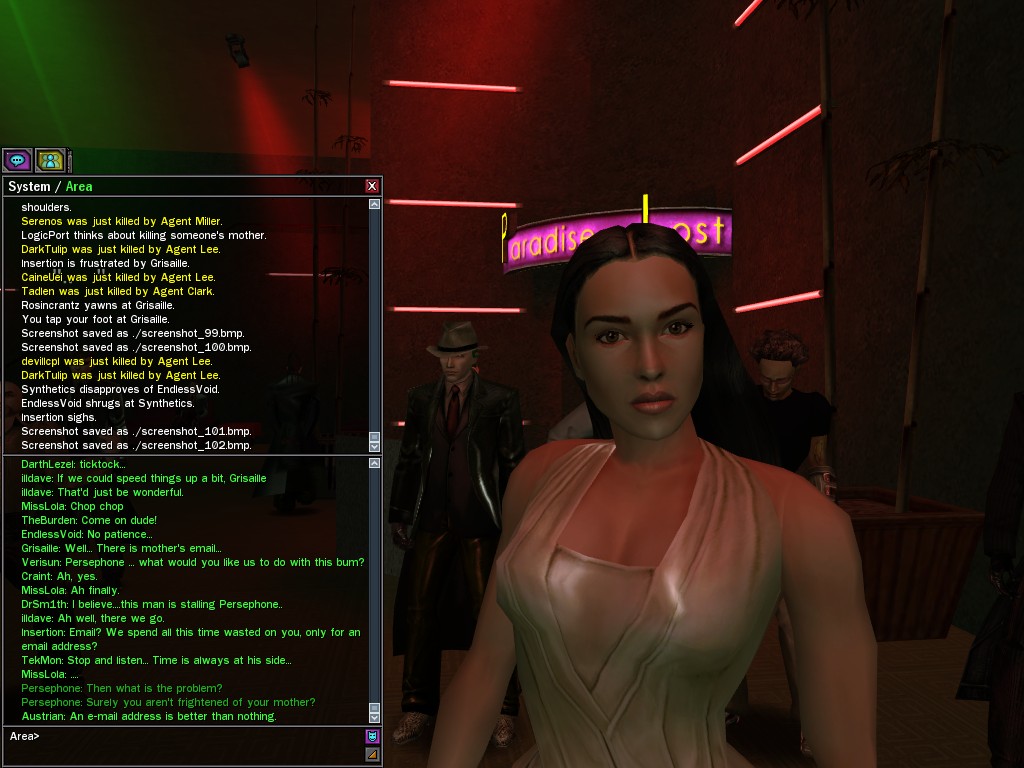Open the yellow people group icon
Screen dimensions: 1024x768
click(50, 160)
